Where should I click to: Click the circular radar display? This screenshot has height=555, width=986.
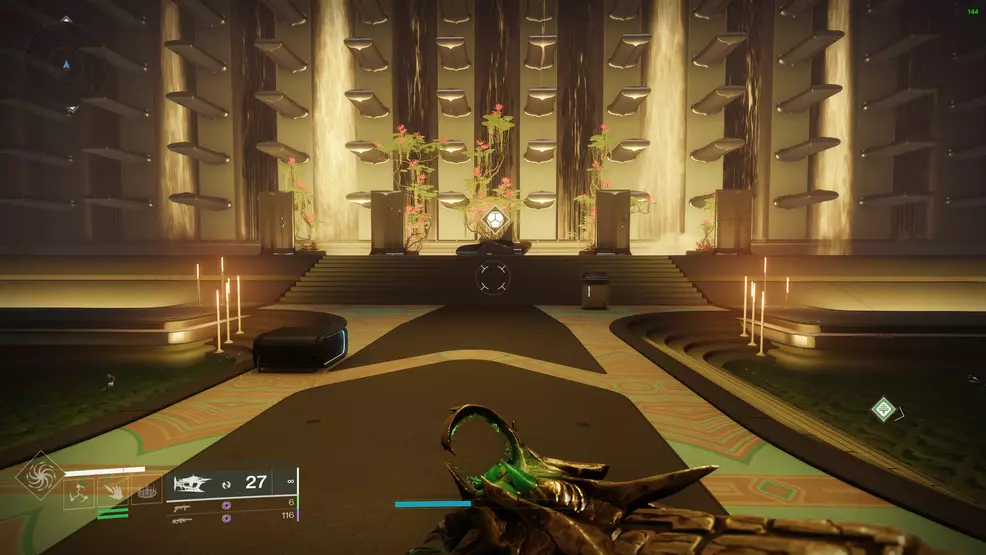click(x=68, y=66)
